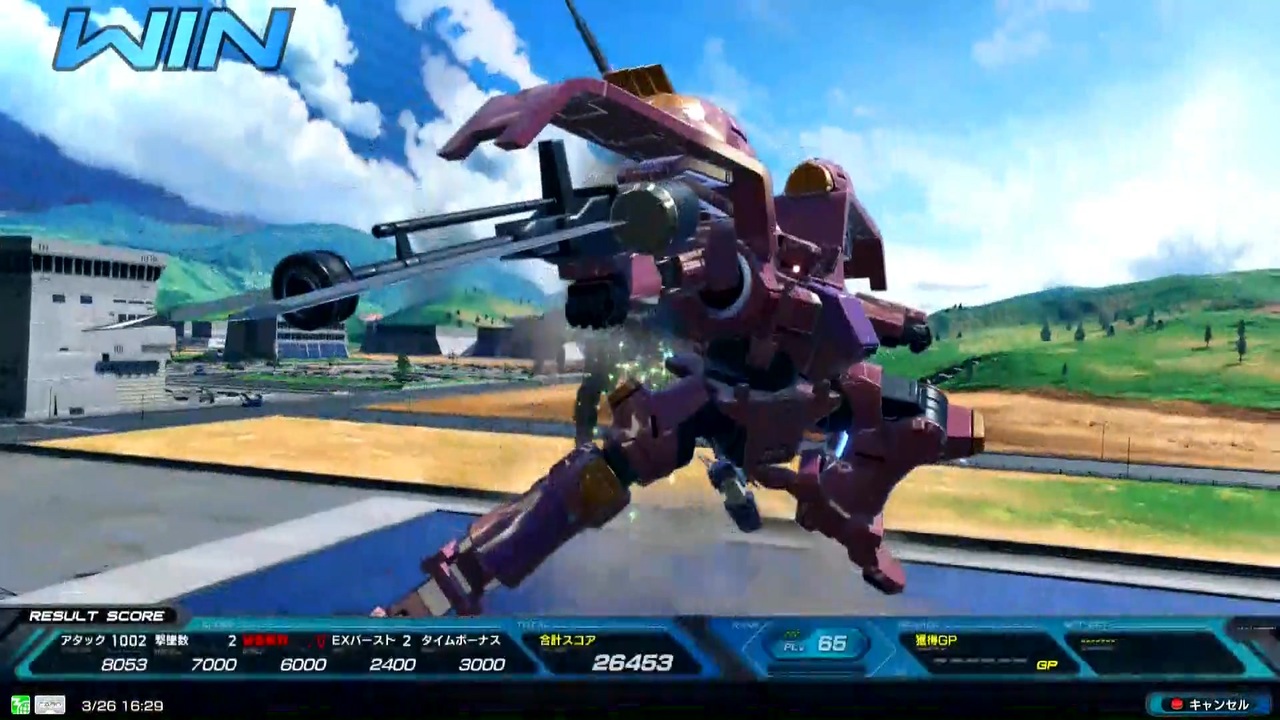The height and width of the screenshot is (720, 1280).
Task: Click the GP counter icon text
Action: click(1049, 664)
